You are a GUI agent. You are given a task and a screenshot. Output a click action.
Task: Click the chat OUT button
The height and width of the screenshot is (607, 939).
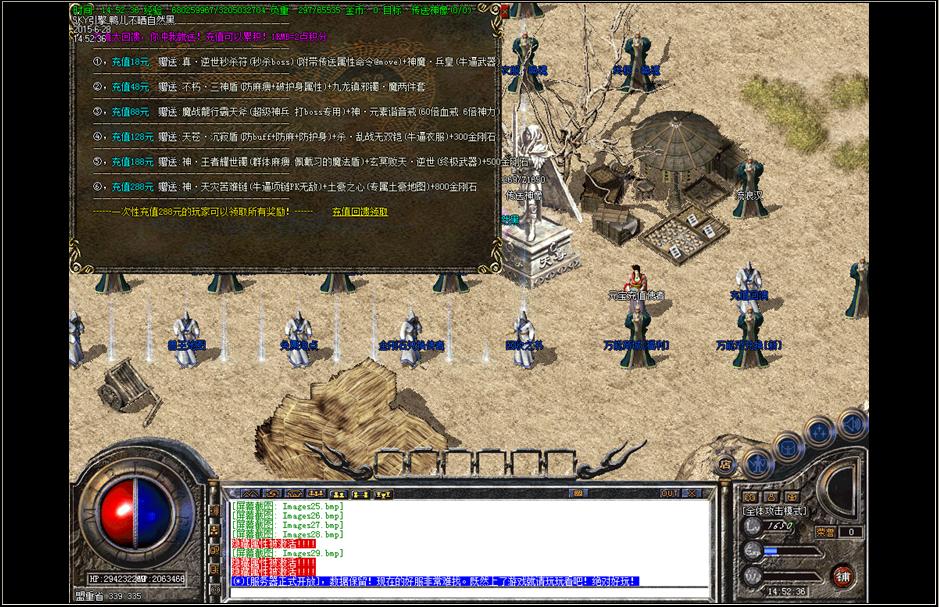point(669,493)
